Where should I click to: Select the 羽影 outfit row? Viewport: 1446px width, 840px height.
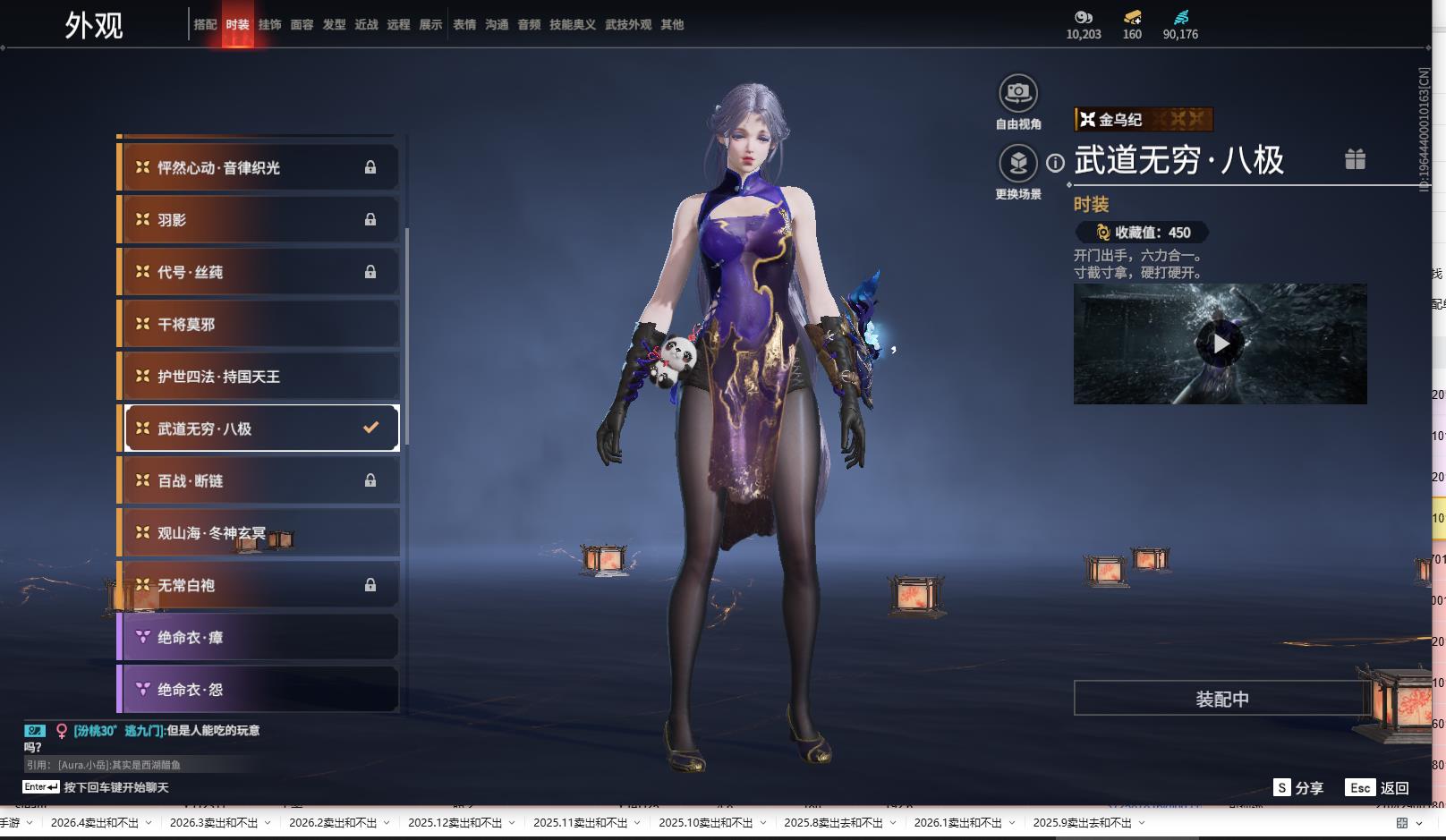259,220
